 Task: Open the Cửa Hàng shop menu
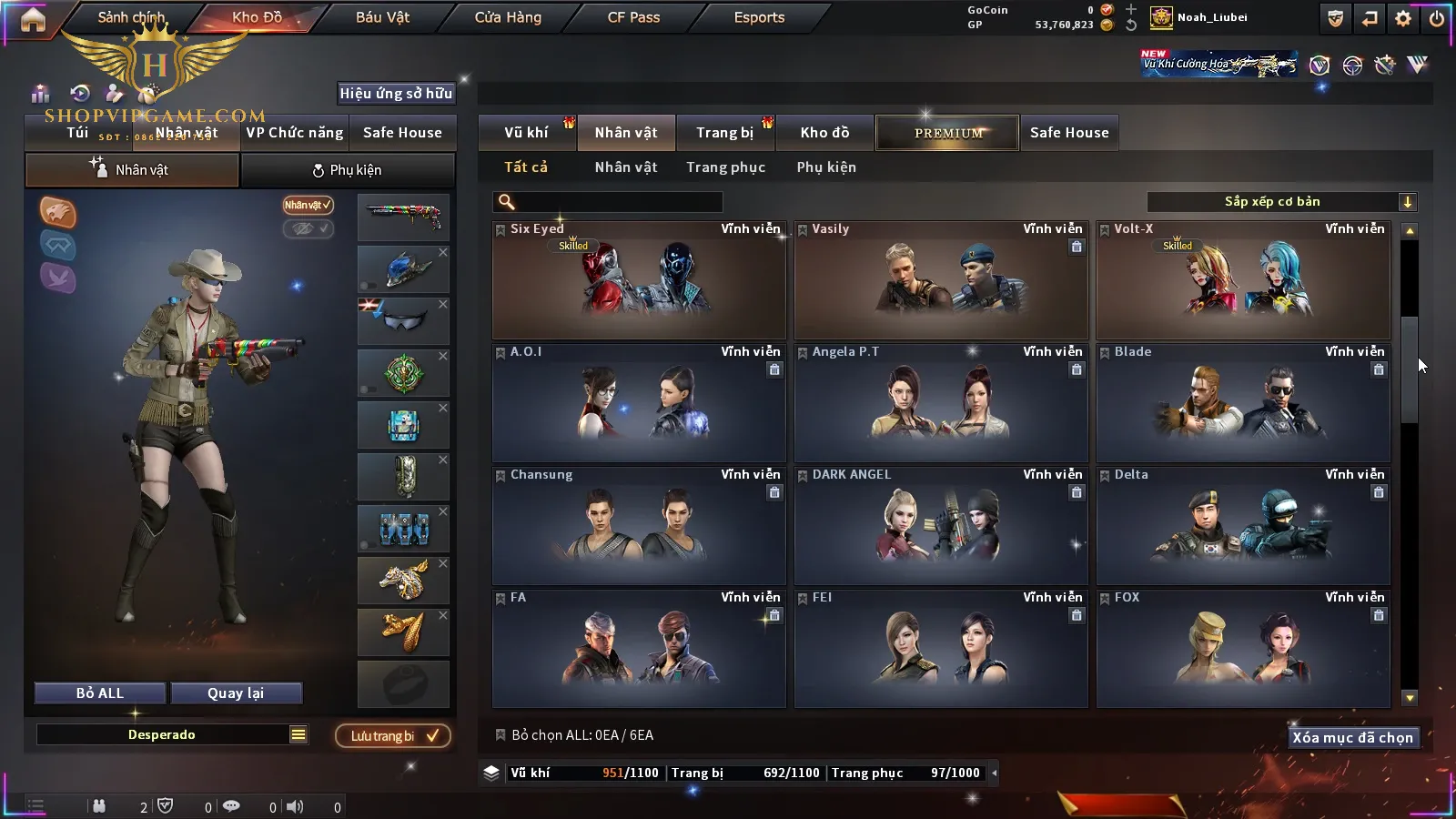[x=508, y=17]
